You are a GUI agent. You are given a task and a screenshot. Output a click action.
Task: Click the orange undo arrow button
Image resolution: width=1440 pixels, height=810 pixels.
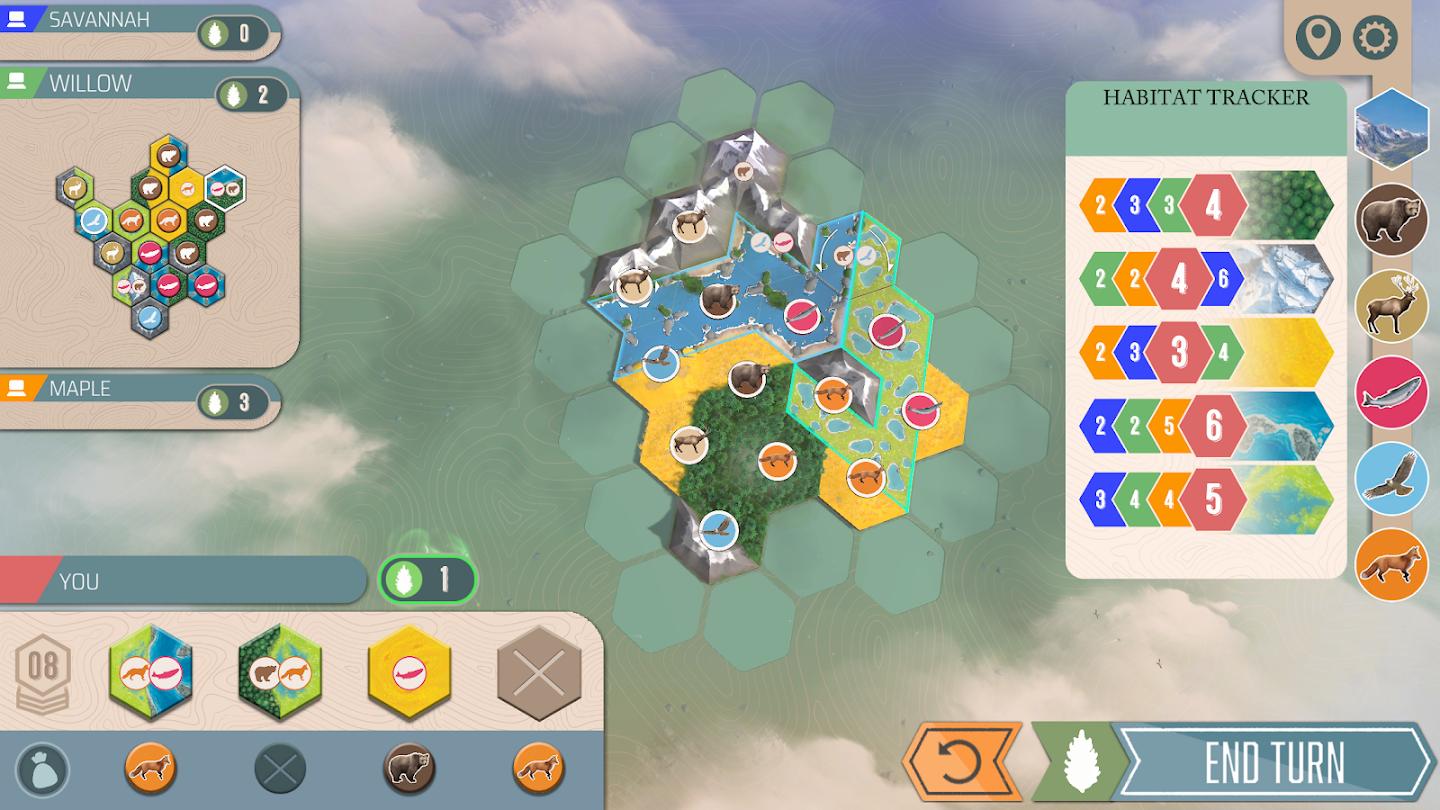pos(956,760)
